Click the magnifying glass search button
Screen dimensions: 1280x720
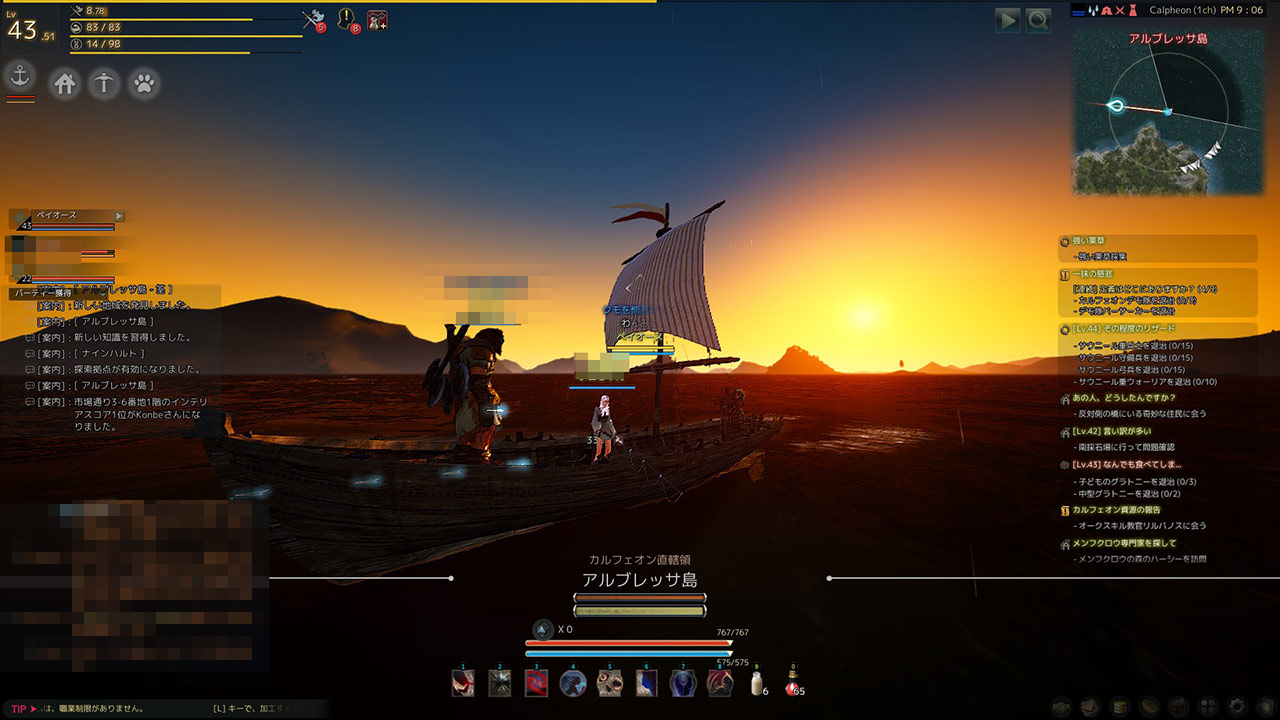(1038, 20)
